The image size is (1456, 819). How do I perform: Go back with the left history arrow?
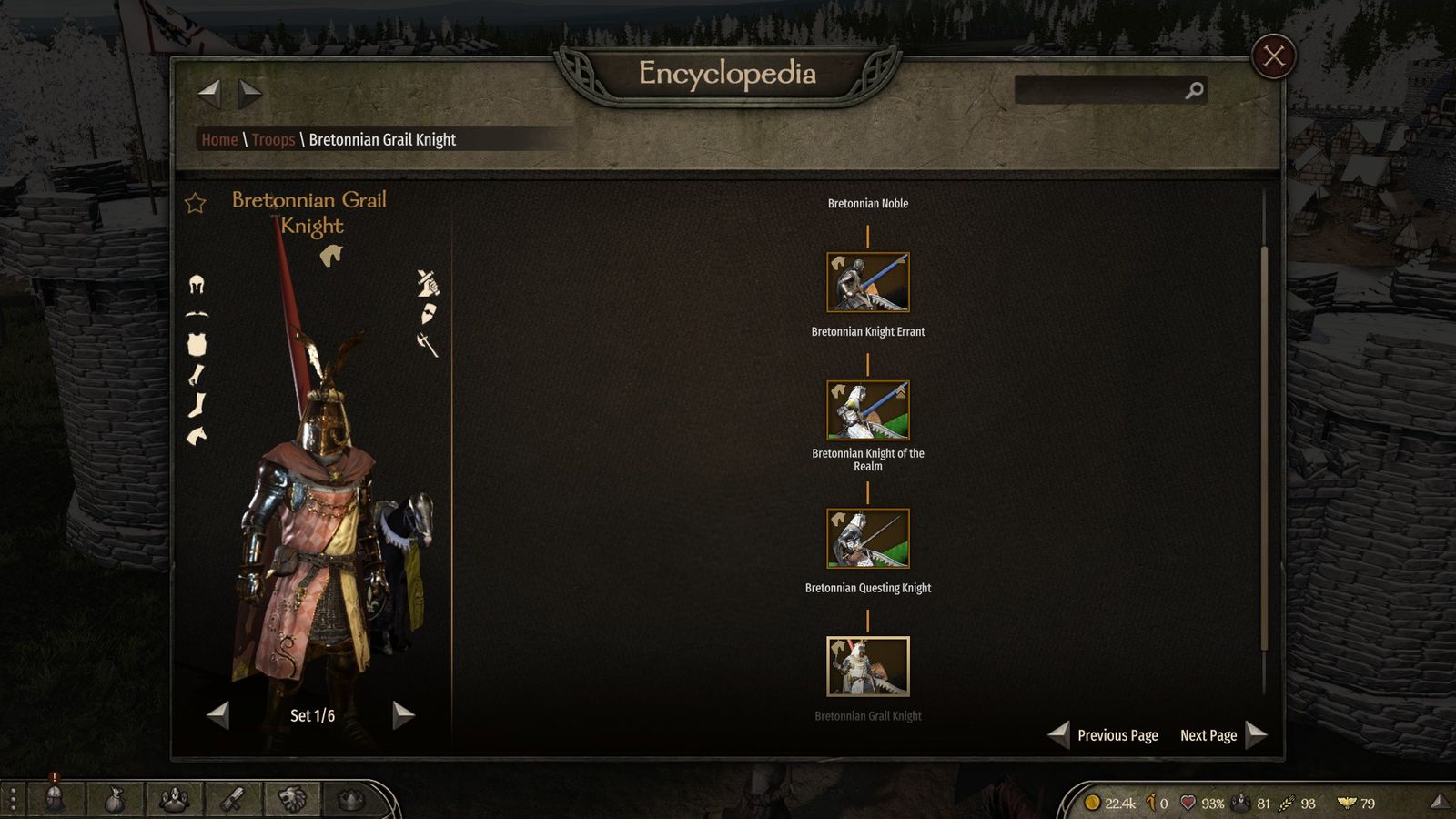coord(209,92)
